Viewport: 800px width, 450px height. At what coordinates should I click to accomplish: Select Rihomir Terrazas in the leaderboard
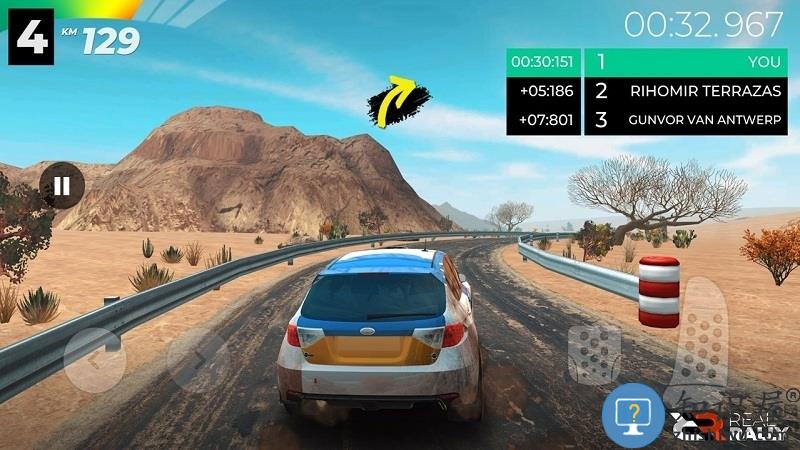click(x=690, y=91)
